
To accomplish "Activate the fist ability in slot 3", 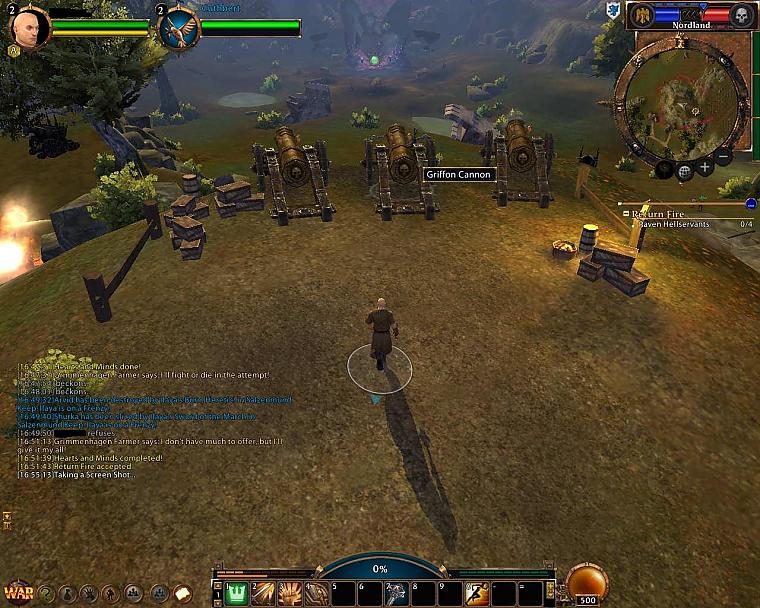I will (289, 593).
